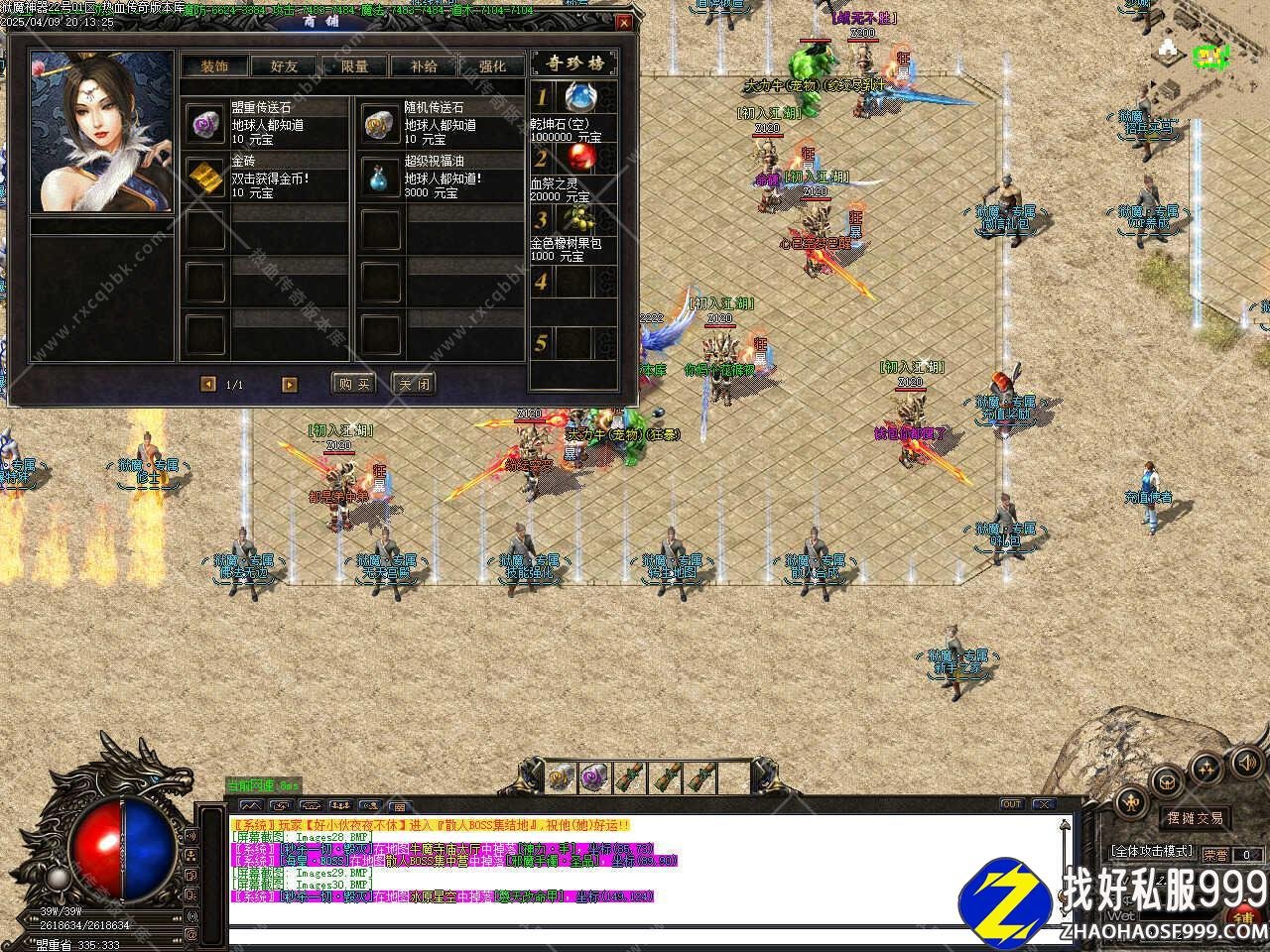Go to the previous shop page

point(208,385)
